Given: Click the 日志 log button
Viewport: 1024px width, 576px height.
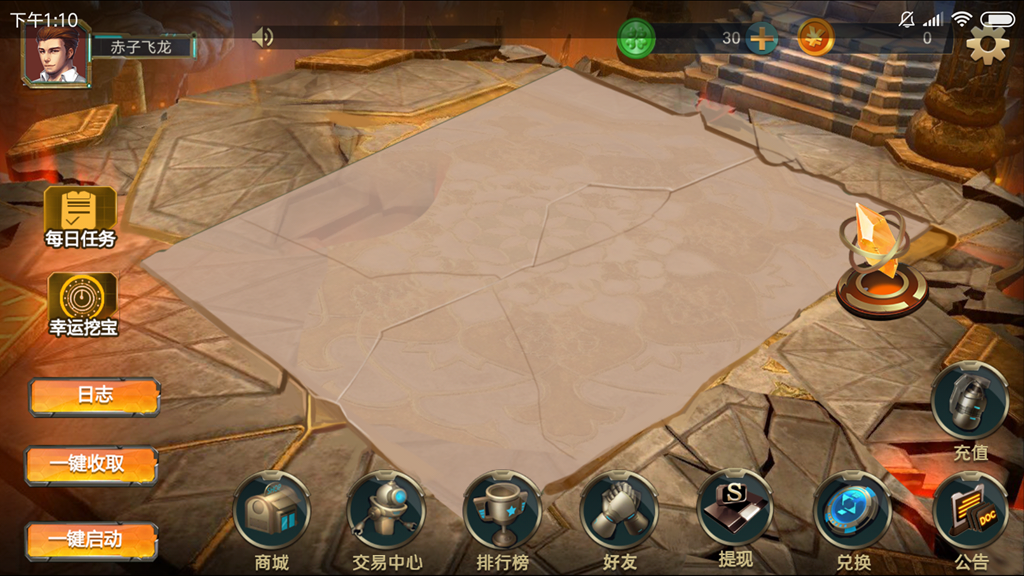Looking at the screenshot, I should click(x=95, y=396).
